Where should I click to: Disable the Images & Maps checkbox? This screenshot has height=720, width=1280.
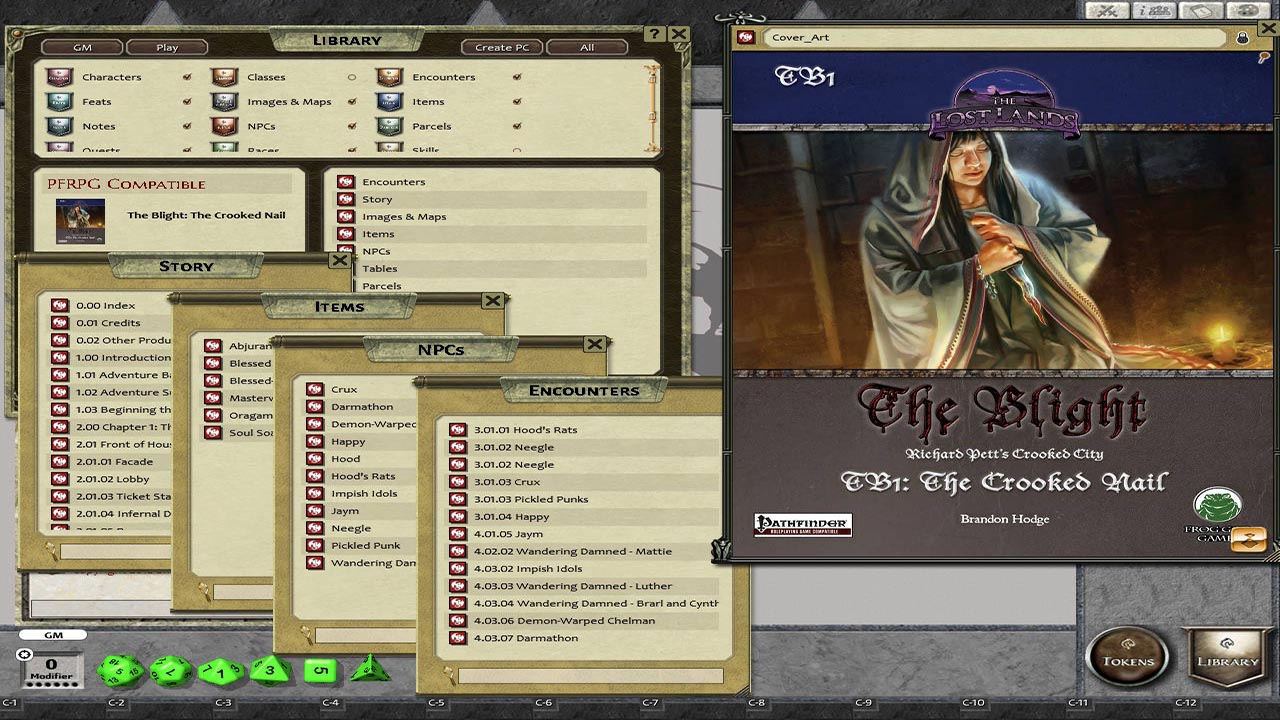351,102
